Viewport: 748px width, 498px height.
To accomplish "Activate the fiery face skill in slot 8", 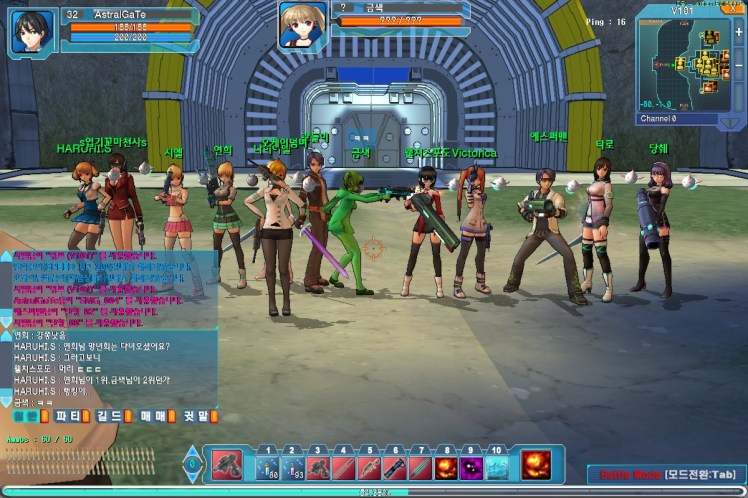I will tap(445, 467).
